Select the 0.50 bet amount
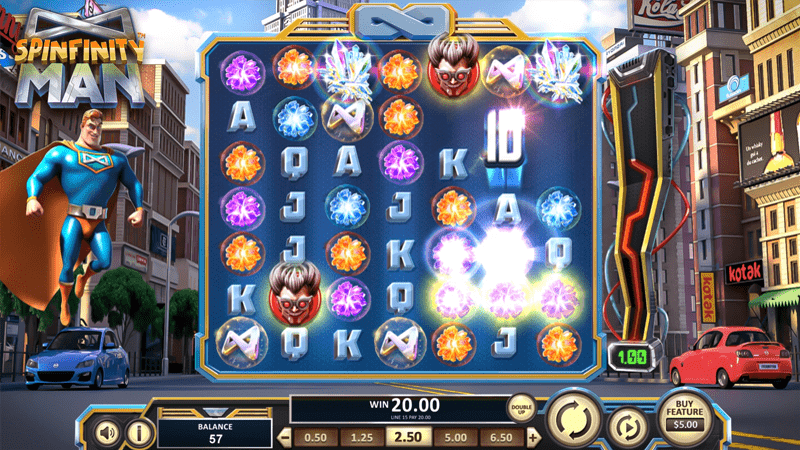 [315, 438]
